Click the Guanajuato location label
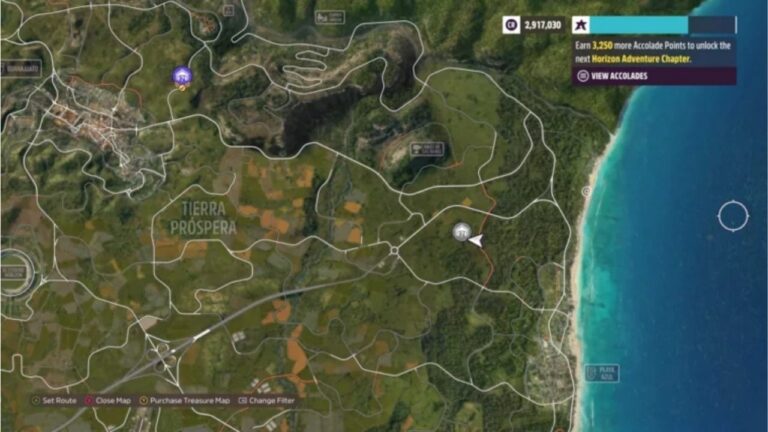This screenshot has height=432, width=768. pos(20,68)
